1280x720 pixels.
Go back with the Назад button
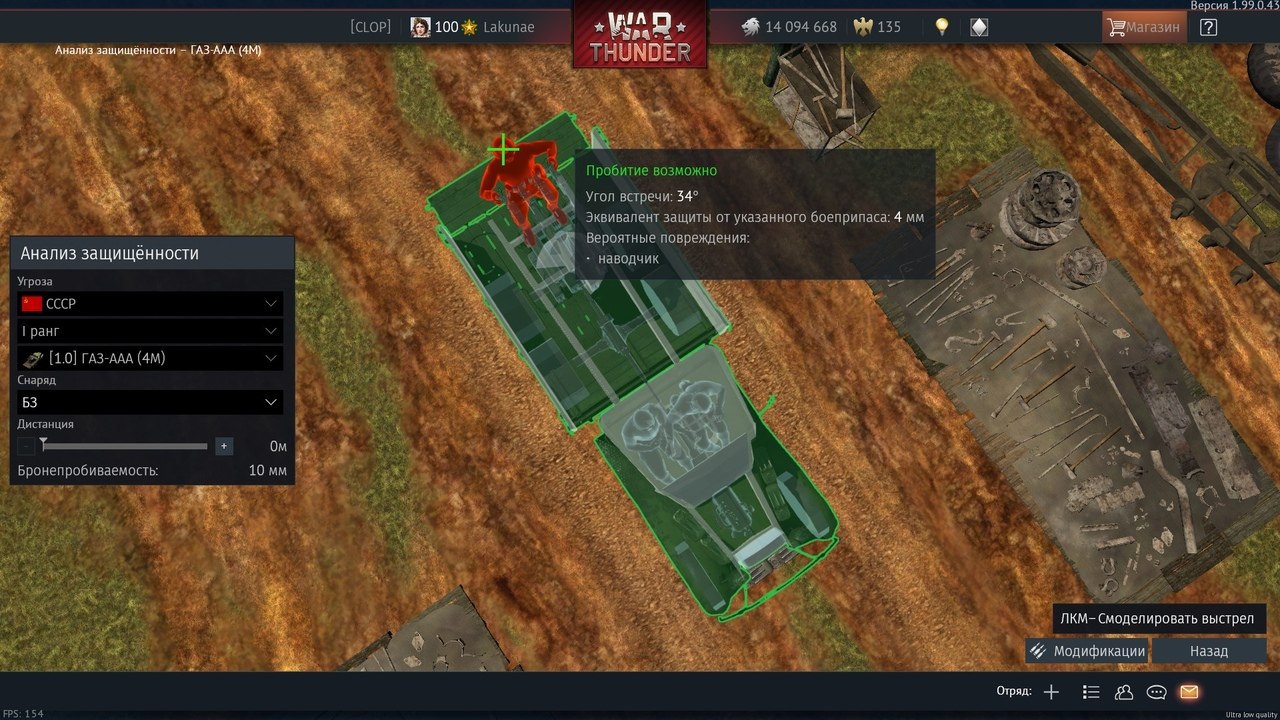point(1208,651)
